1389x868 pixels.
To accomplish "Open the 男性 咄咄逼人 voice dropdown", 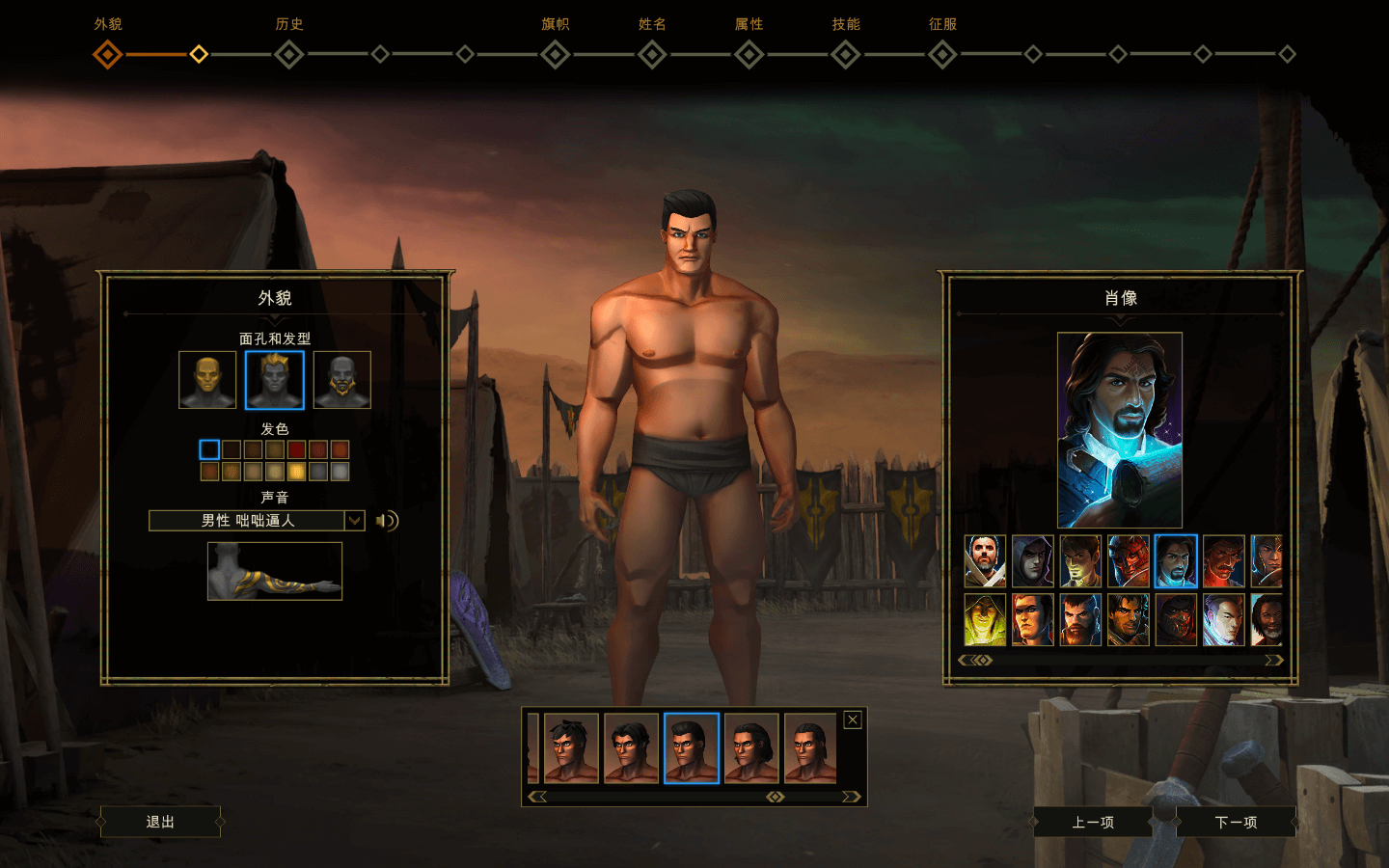I will click(354, 521).
